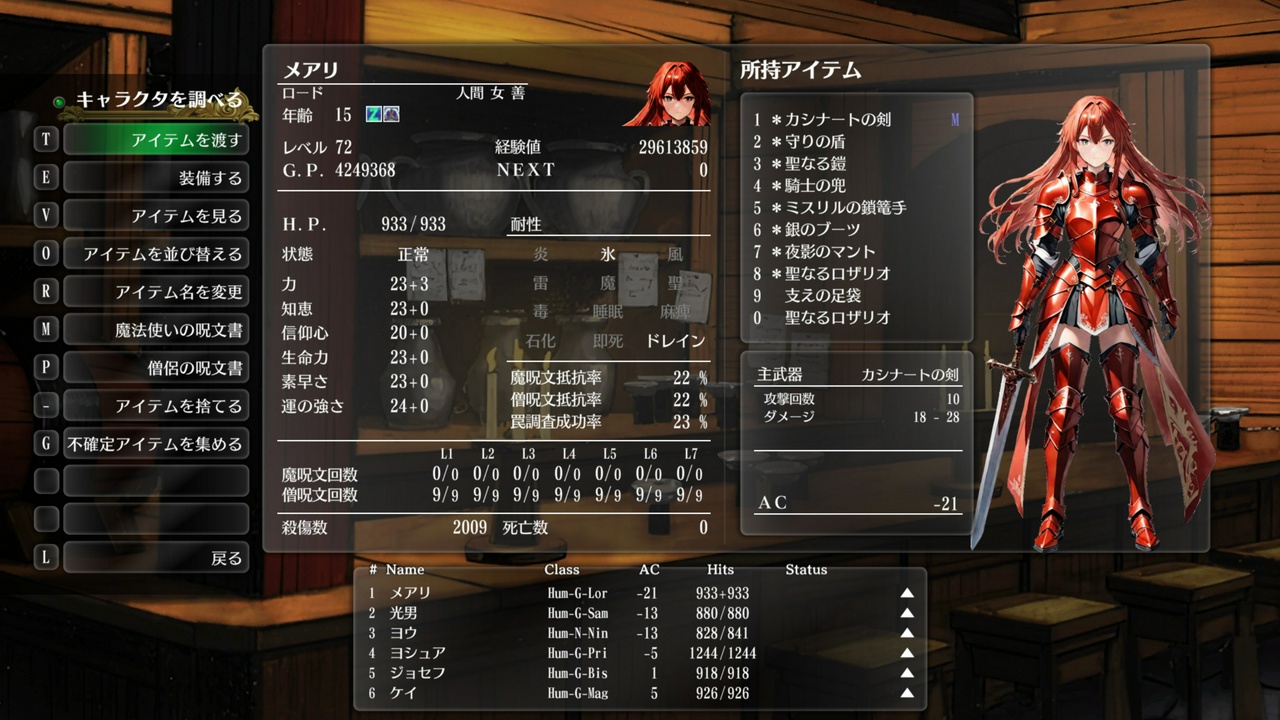Click the blue status icon next to the Z icon
This screenshot has height=720, width=1280.
pos(390,115)
